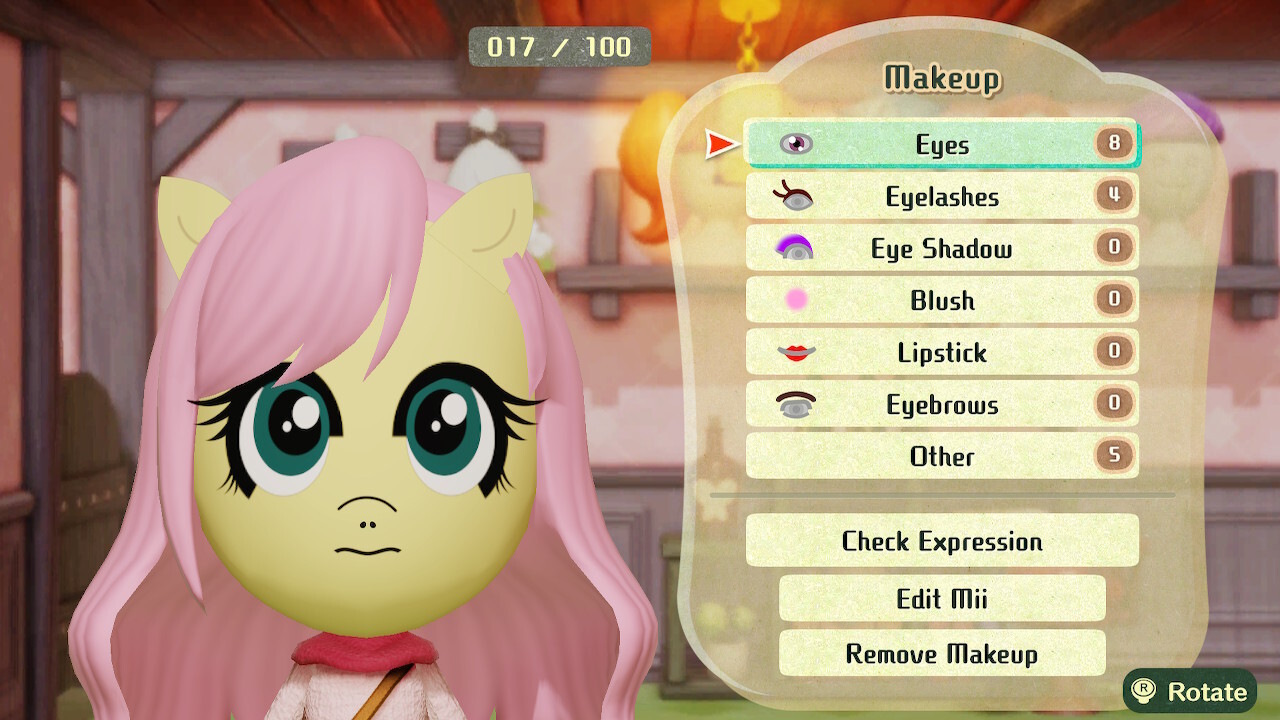
Task: Choose the Eyebrows makeup category
Action: 942,404
